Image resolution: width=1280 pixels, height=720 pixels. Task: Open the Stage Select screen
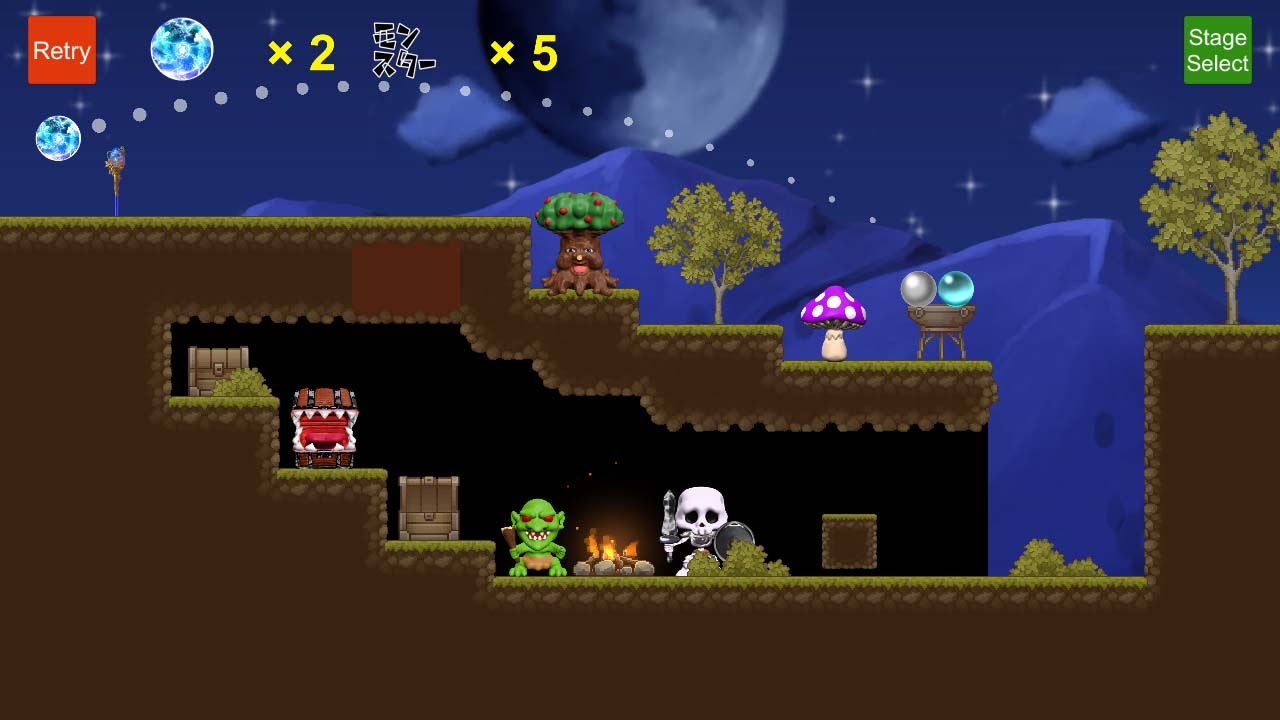[1217, 50]
